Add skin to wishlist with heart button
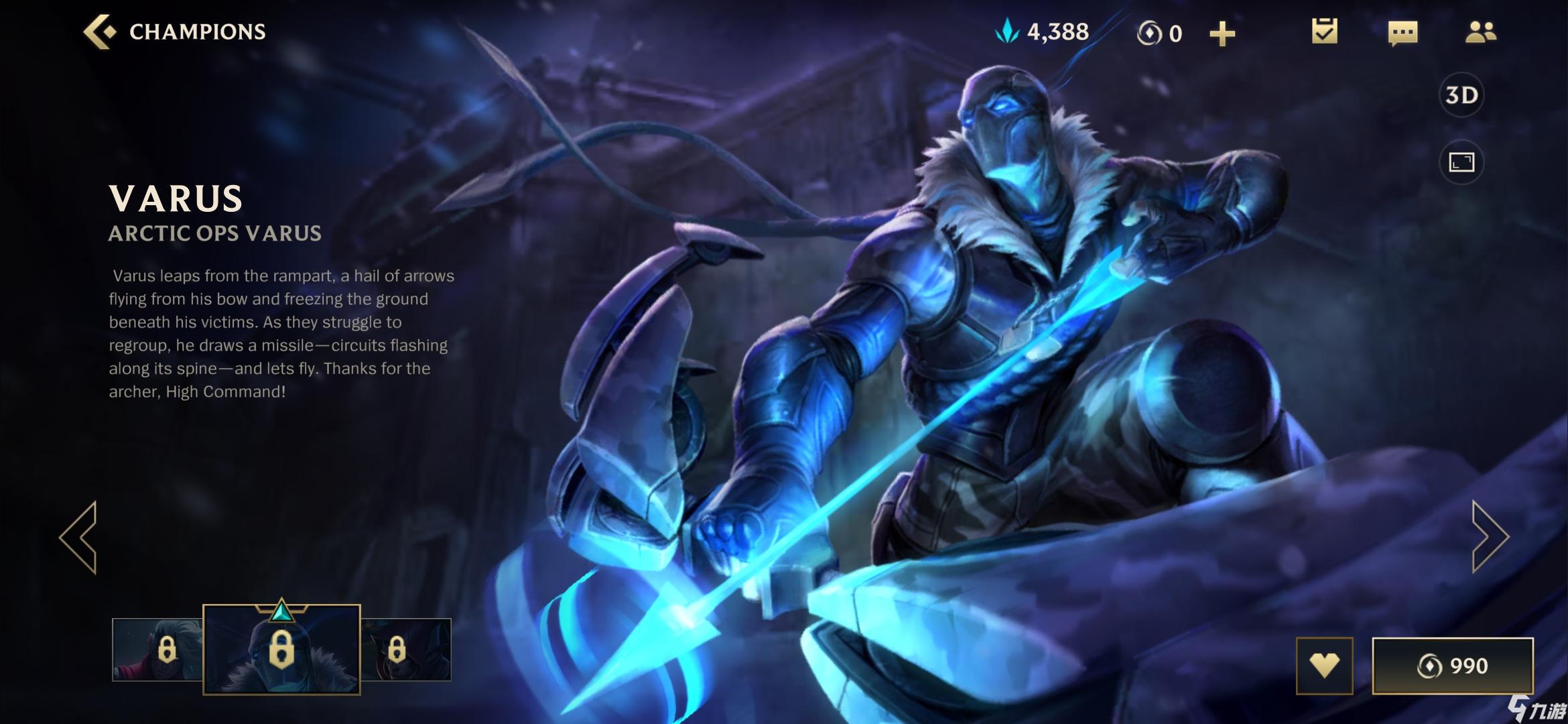1568x724 pixels. pos(1324,666)
